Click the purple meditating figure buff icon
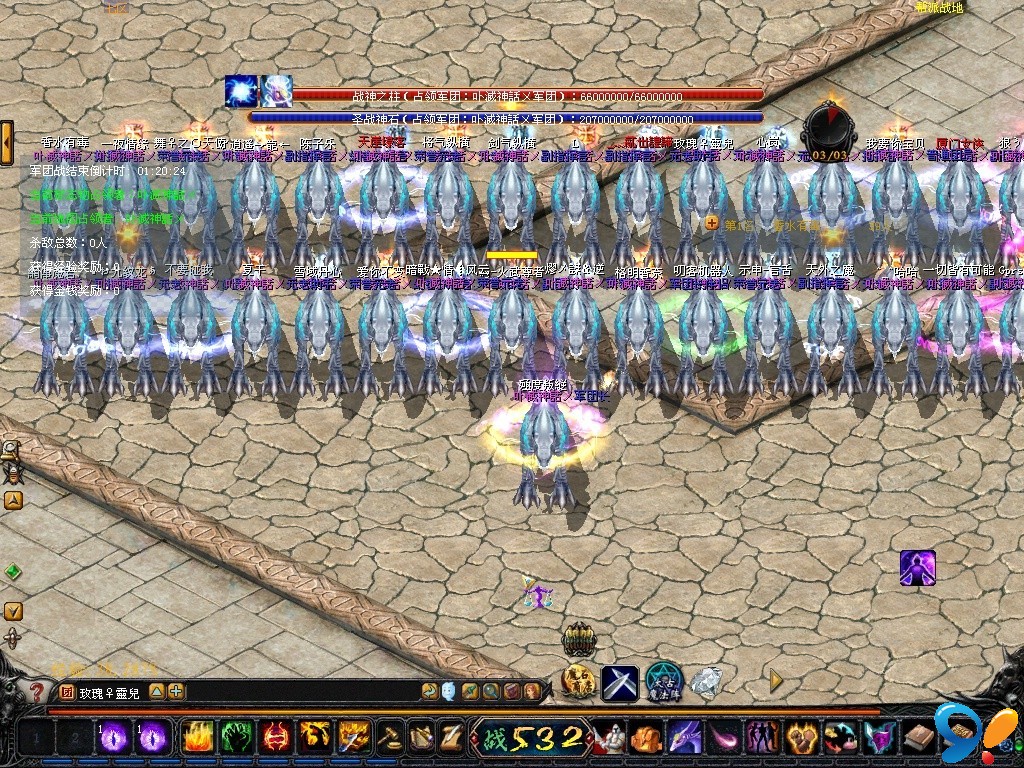This screenshot has height=768, width=1024. click(x=917, y=567)
